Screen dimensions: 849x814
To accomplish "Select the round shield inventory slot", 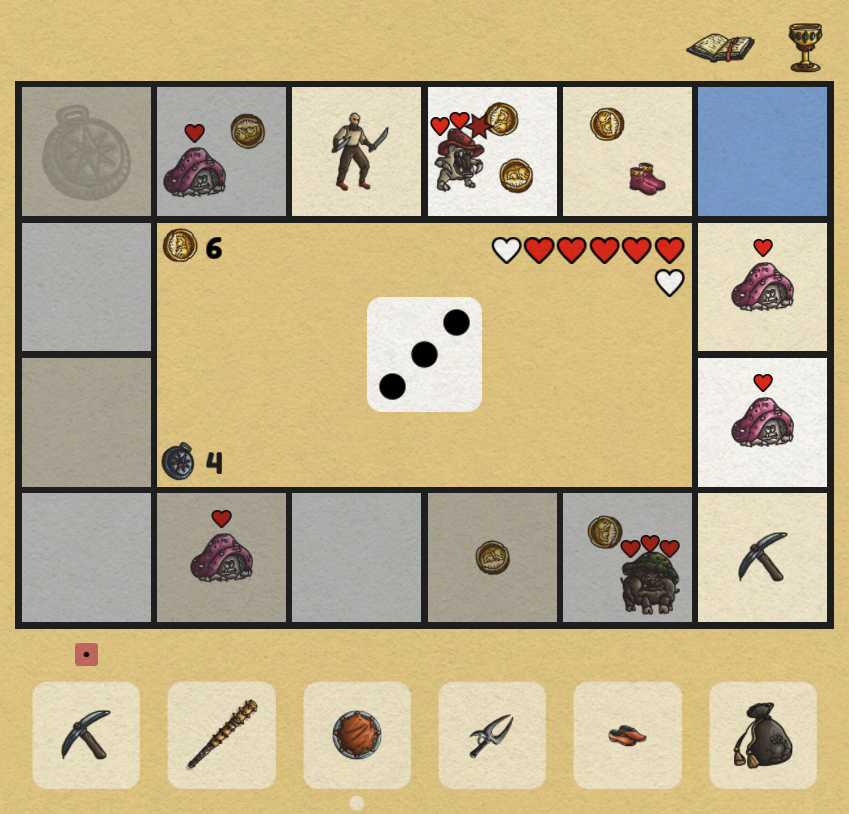I will pos(357,735).
